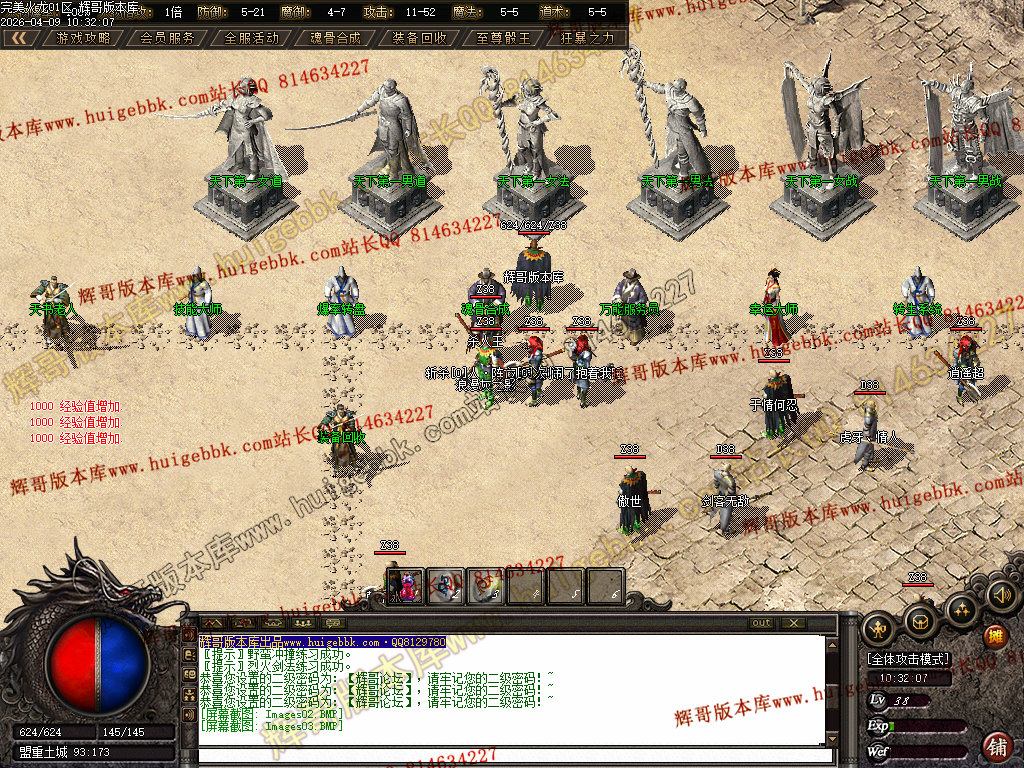Click the chat text input field

click(510, 755)
